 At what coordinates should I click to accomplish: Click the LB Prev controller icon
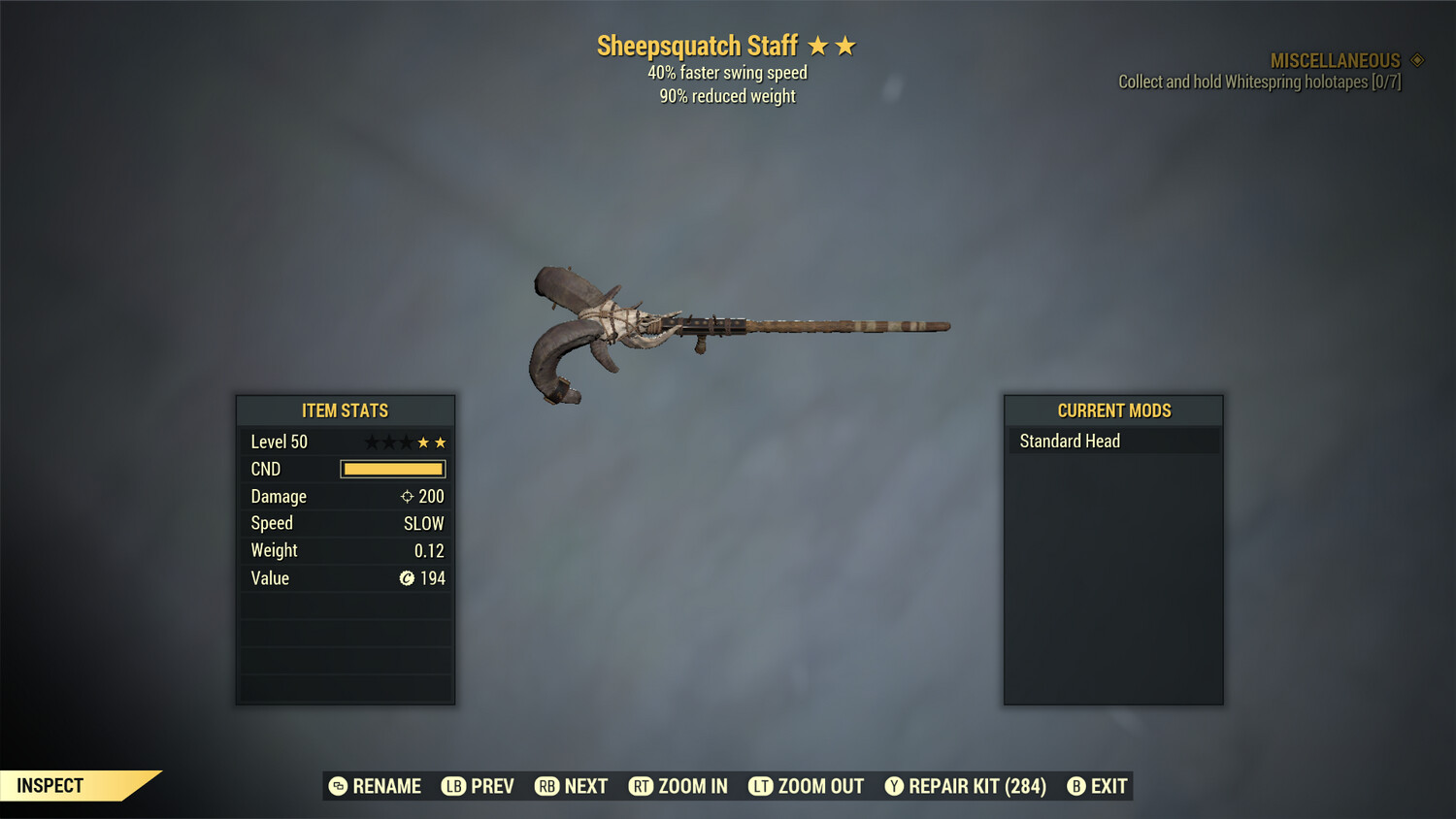(x=452, y=786)
